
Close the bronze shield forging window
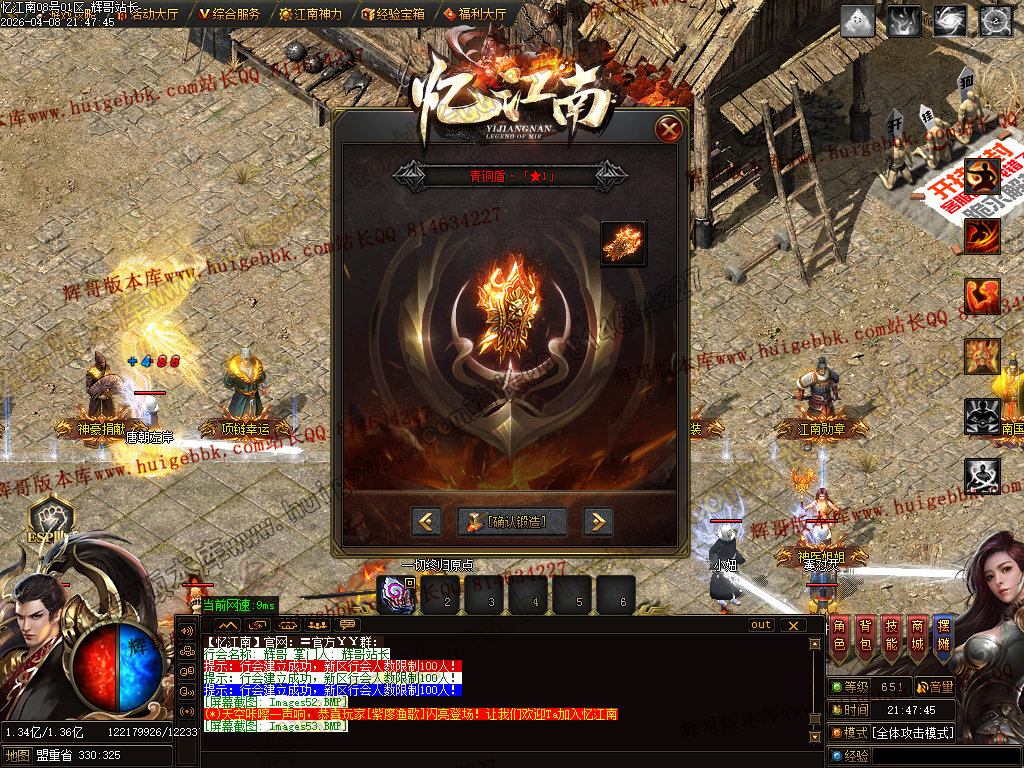(669, 129)
